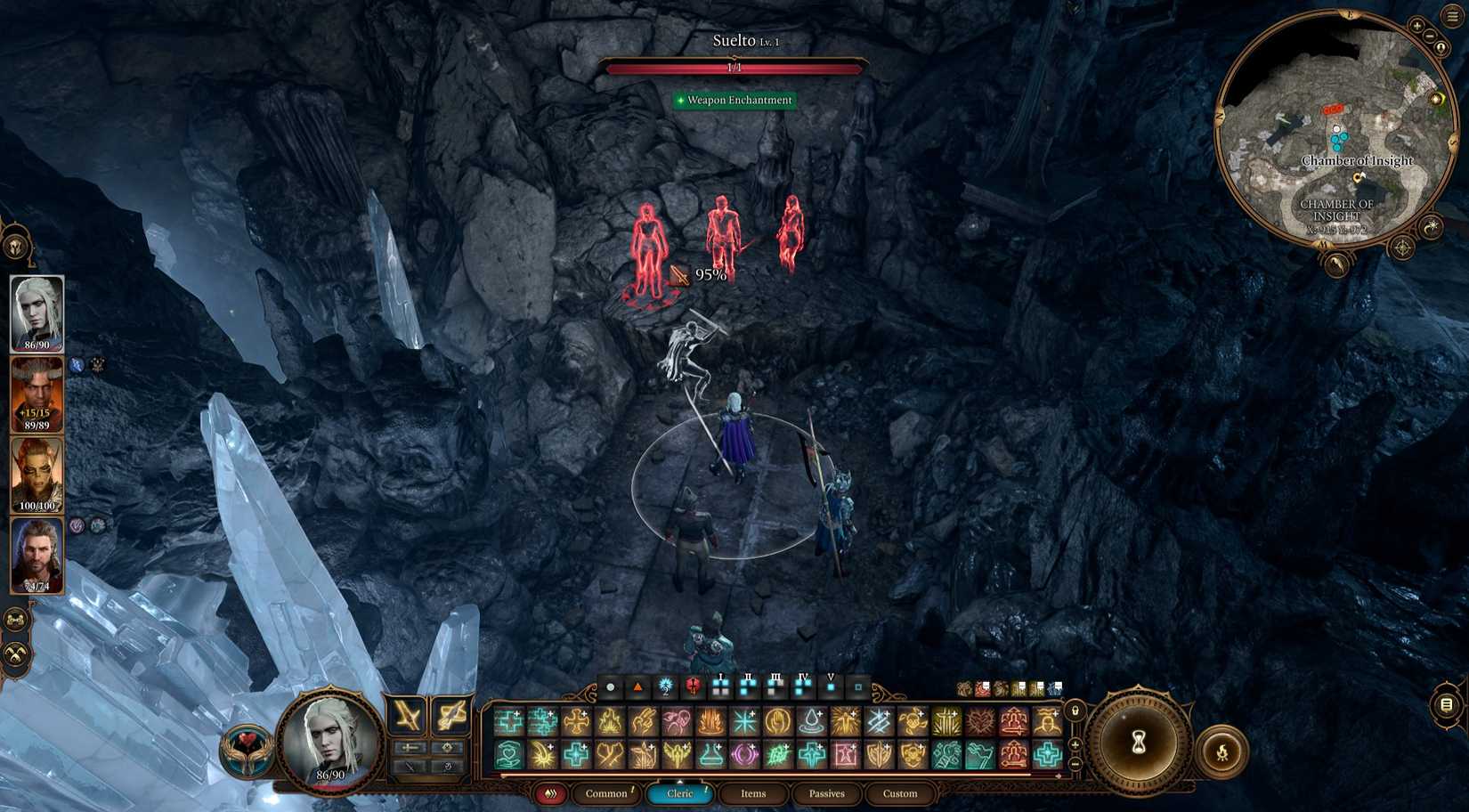Toggle the spell level I filter
Viewport: 1469px width, 812px height.
721,688
